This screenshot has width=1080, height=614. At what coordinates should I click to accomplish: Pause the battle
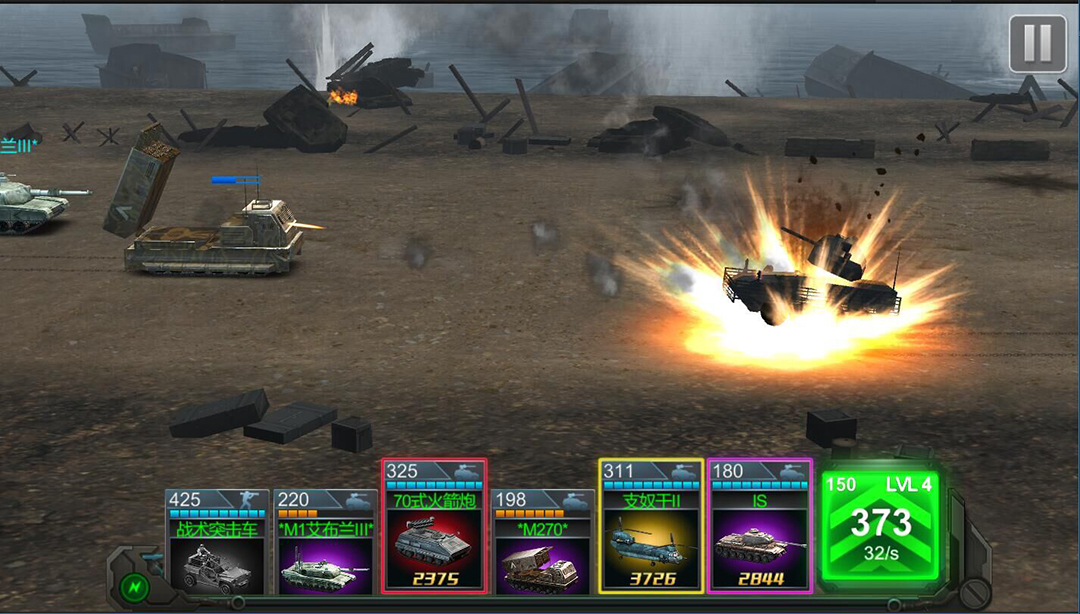(x=1037, y=44)
